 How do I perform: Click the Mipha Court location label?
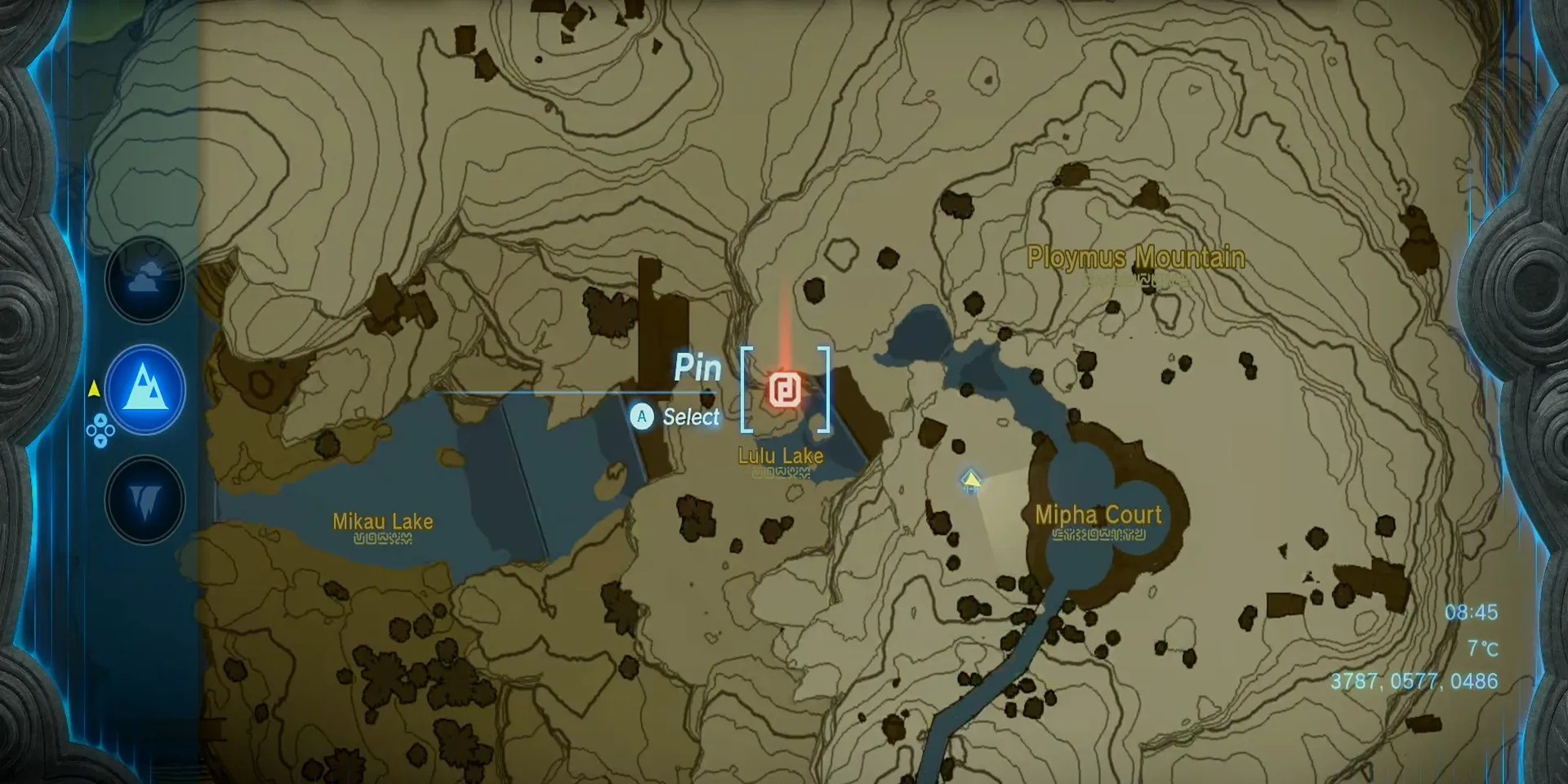point(1098,515)
